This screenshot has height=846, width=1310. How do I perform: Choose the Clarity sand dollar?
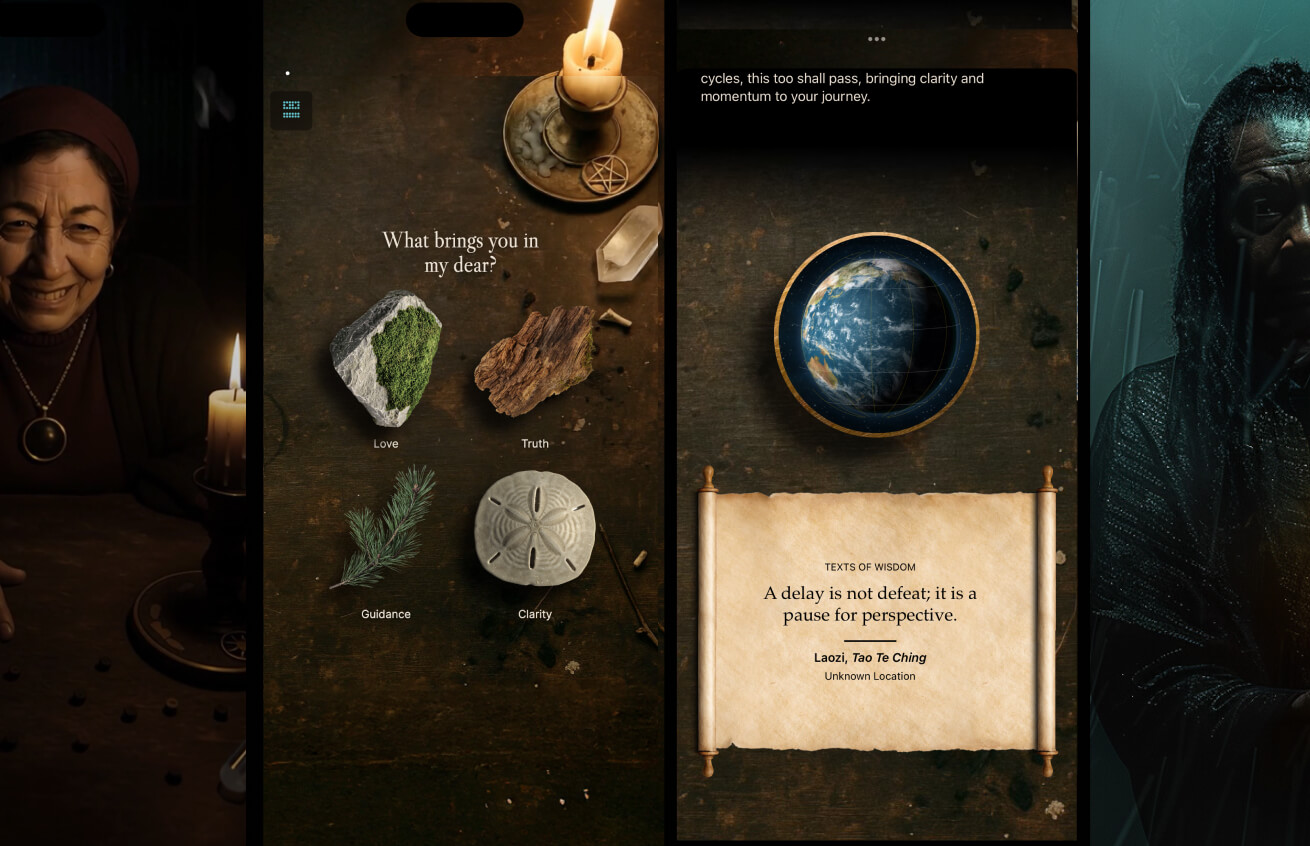pyautogui.click(x=535, y=528)
